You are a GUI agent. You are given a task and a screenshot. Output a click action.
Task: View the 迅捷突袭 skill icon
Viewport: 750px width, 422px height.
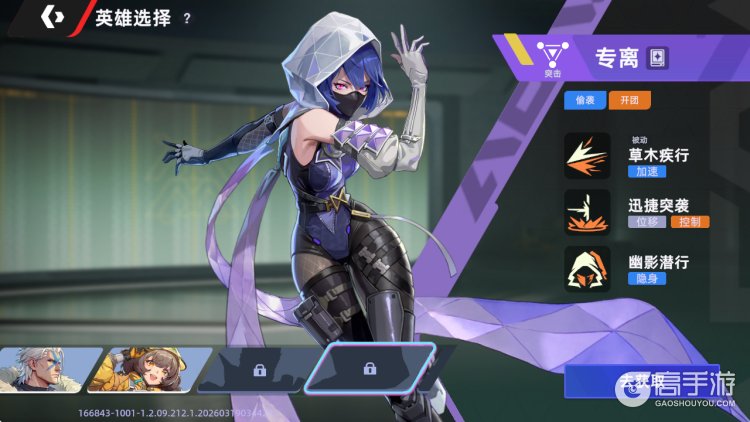pyautogui.click(x=587, y=212)
